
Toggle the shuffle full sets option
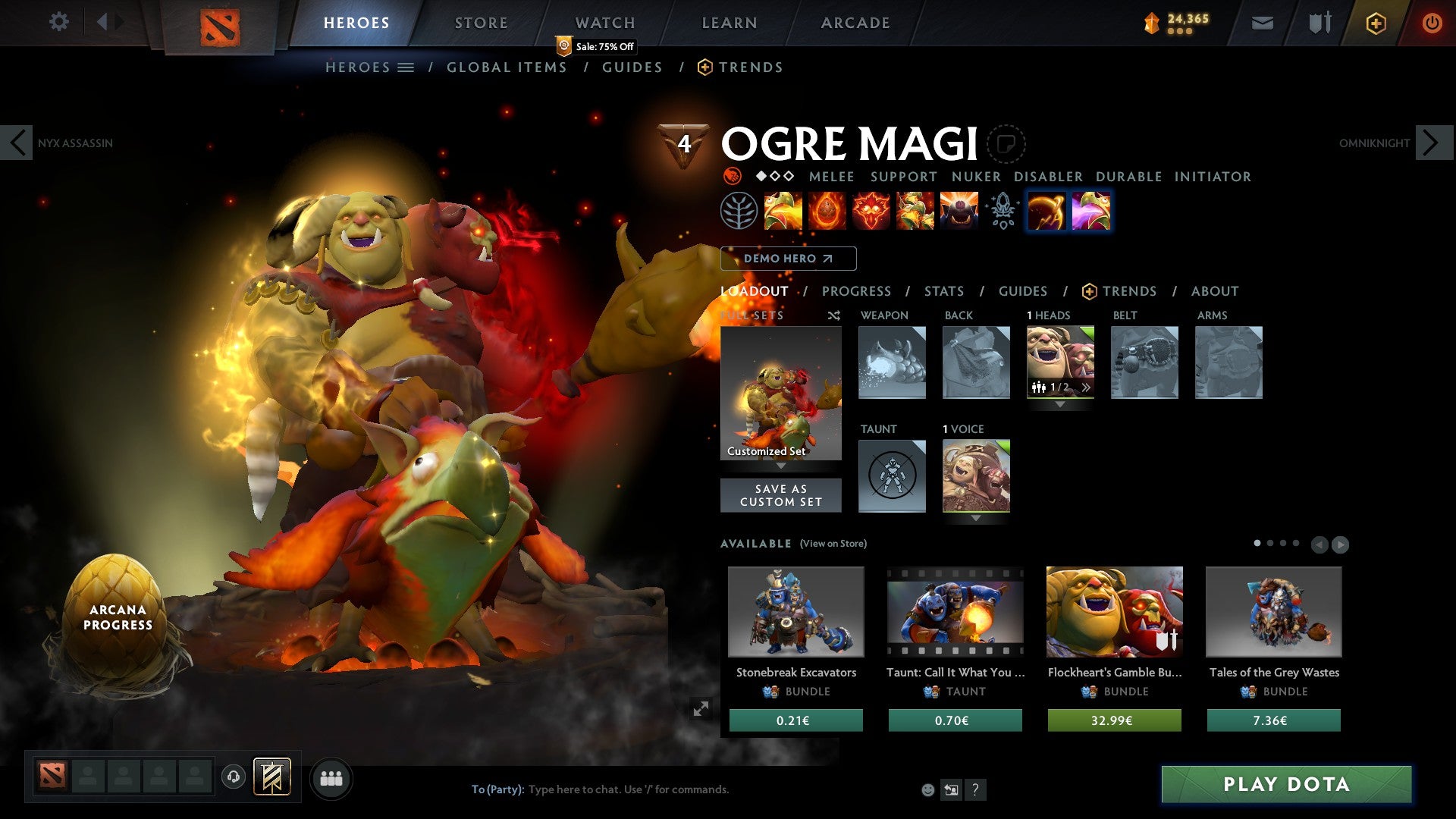tap(834, 315)
